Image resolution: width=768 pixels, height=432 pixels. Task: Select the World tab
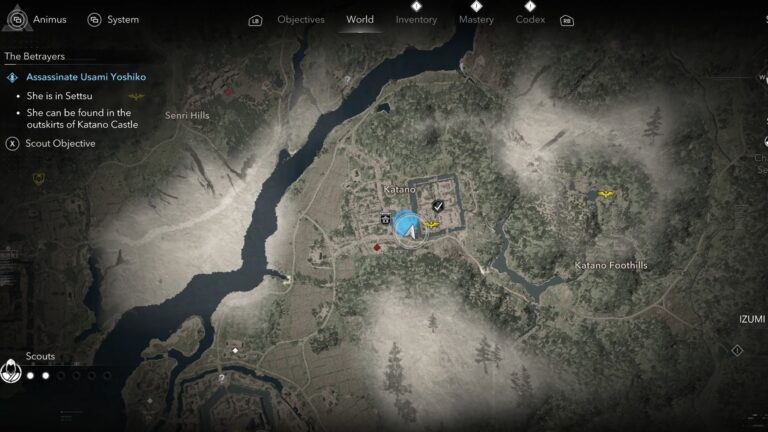click(359, 19)
